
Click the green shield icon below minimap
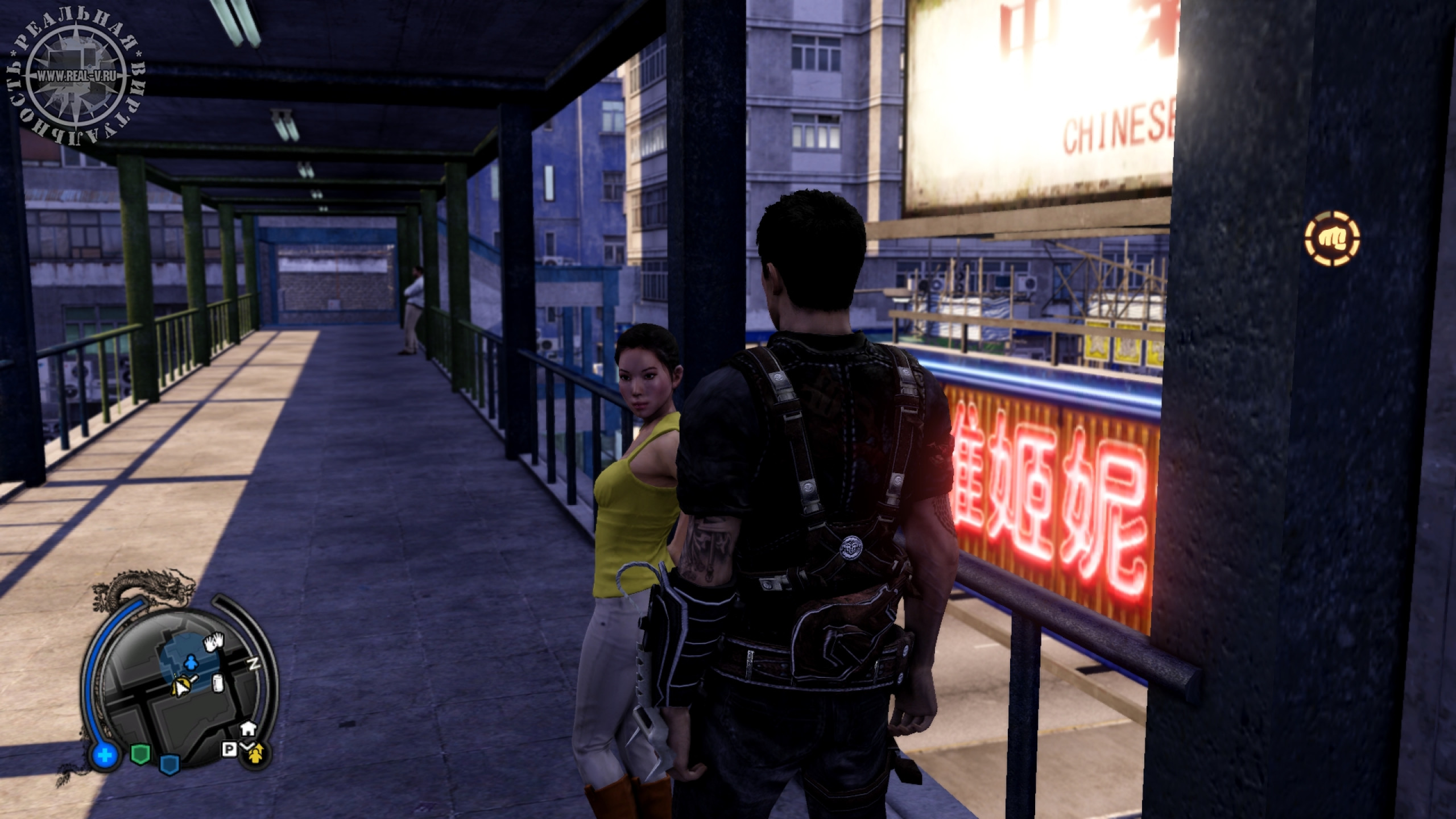(x=140, y=754)
